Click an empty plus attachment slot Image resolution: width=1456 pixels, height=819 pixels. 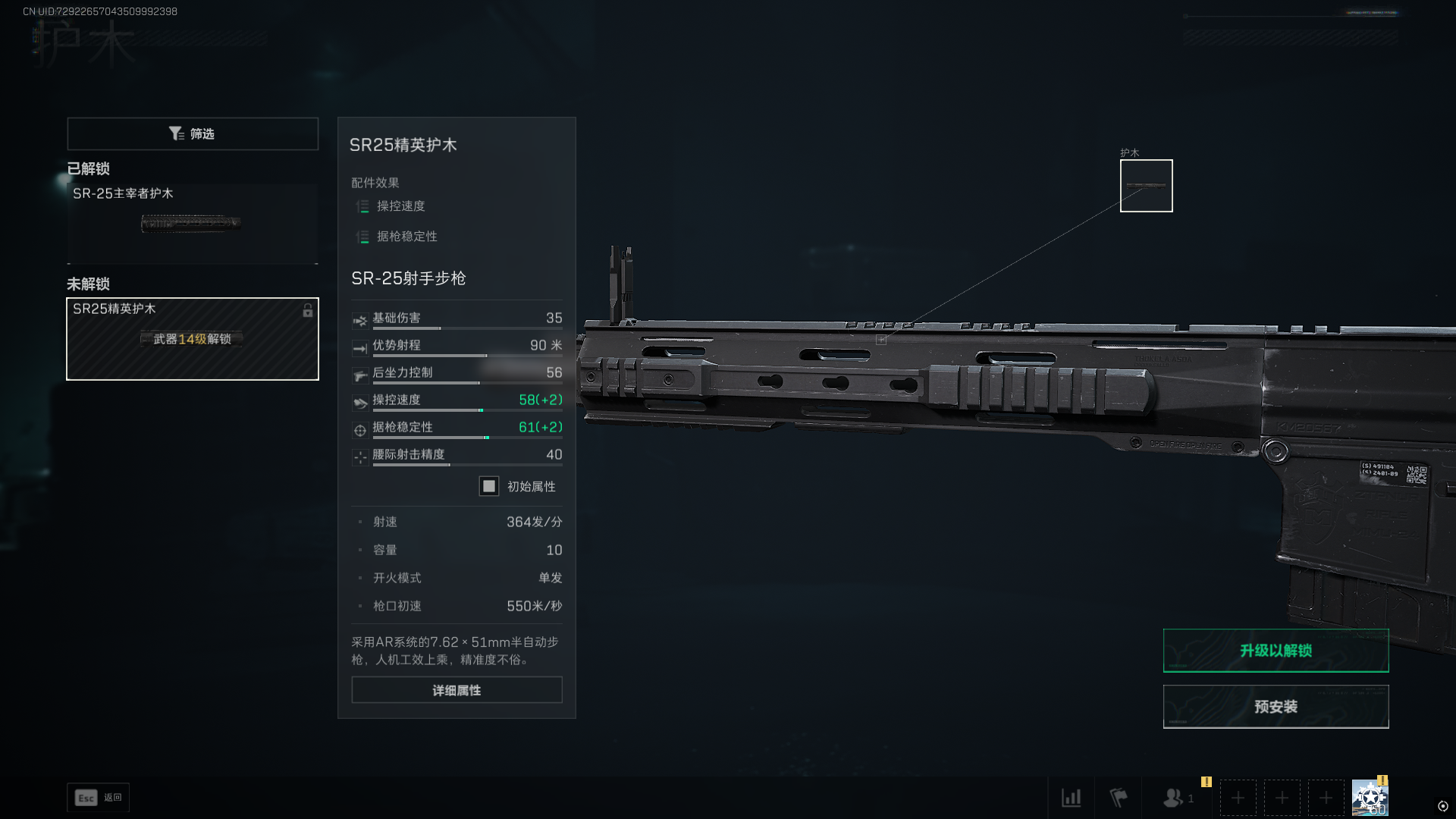tap(1238, 798)
